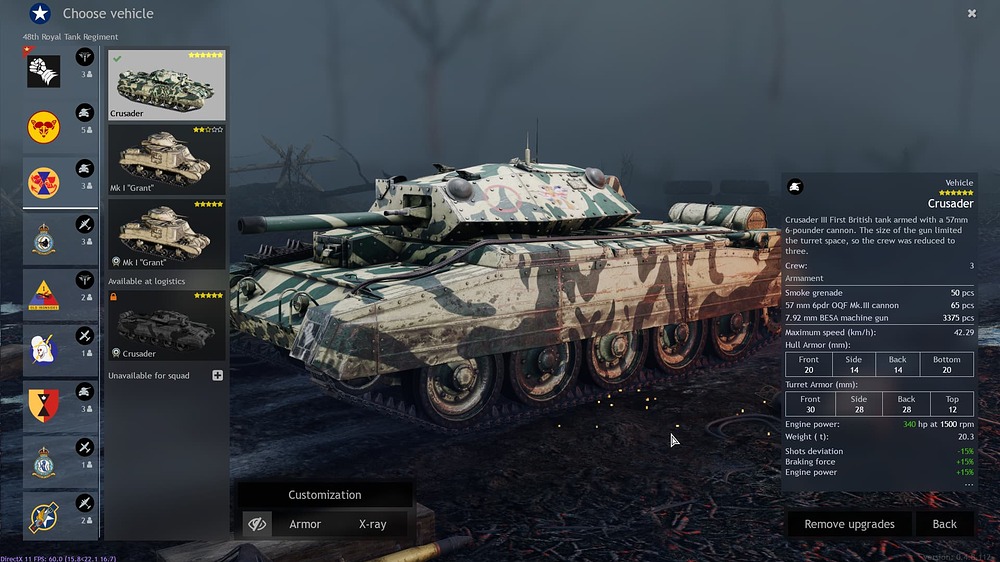The width and height of the screenshot is (1000, 562).
Task: Expand the "Unavailable for squad" list
Action: pyautogui.click(x=217, y=375)
